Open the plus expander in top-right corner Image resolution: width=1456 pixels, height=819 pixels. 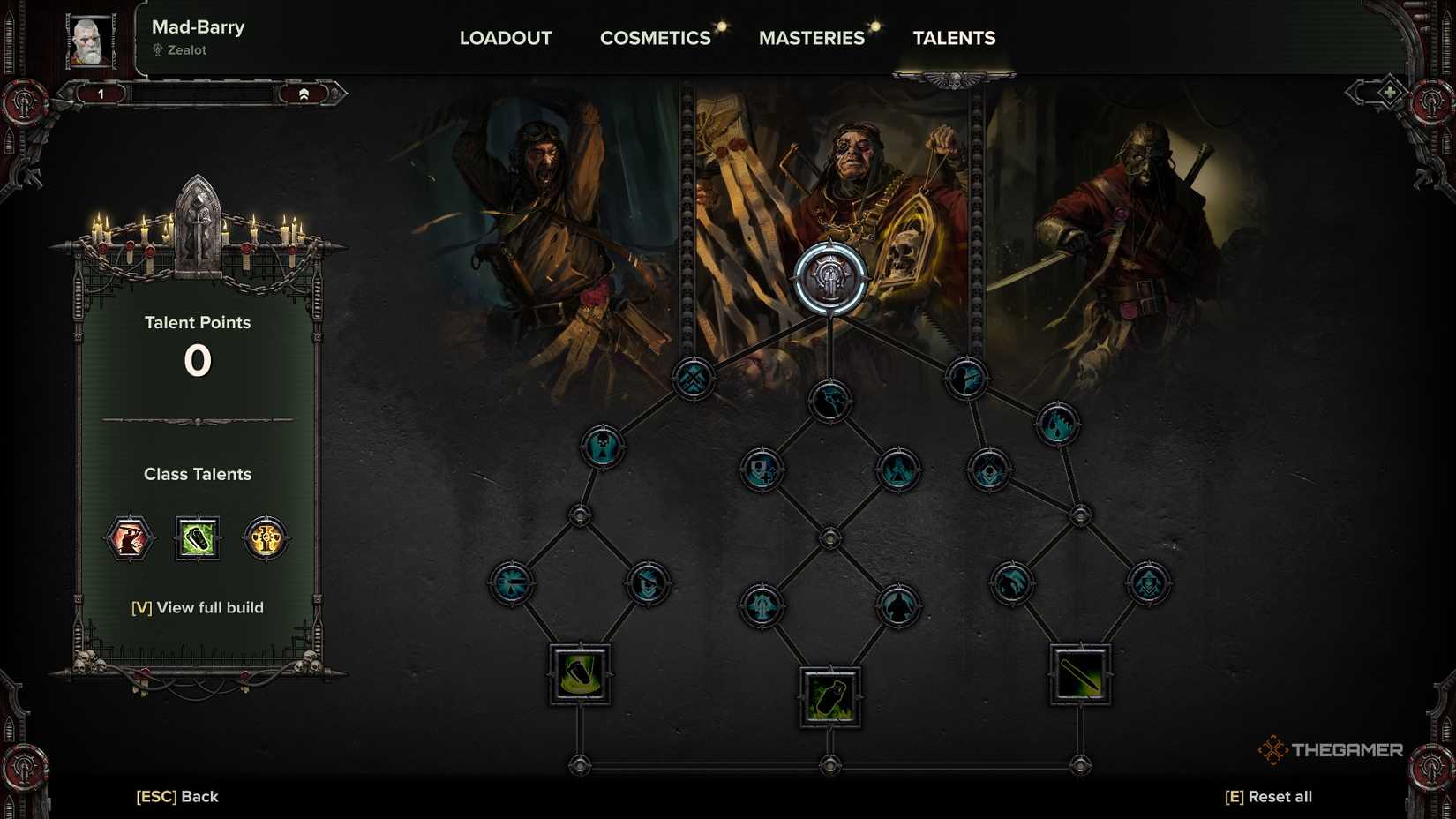tap(1389, 91)
